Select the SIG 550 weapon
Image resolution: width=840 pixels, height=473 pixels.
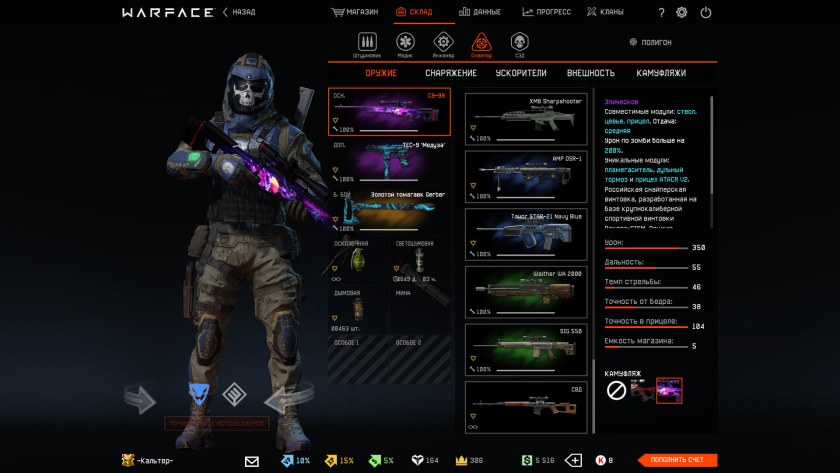pyautogui.click(x=525, y=347)
